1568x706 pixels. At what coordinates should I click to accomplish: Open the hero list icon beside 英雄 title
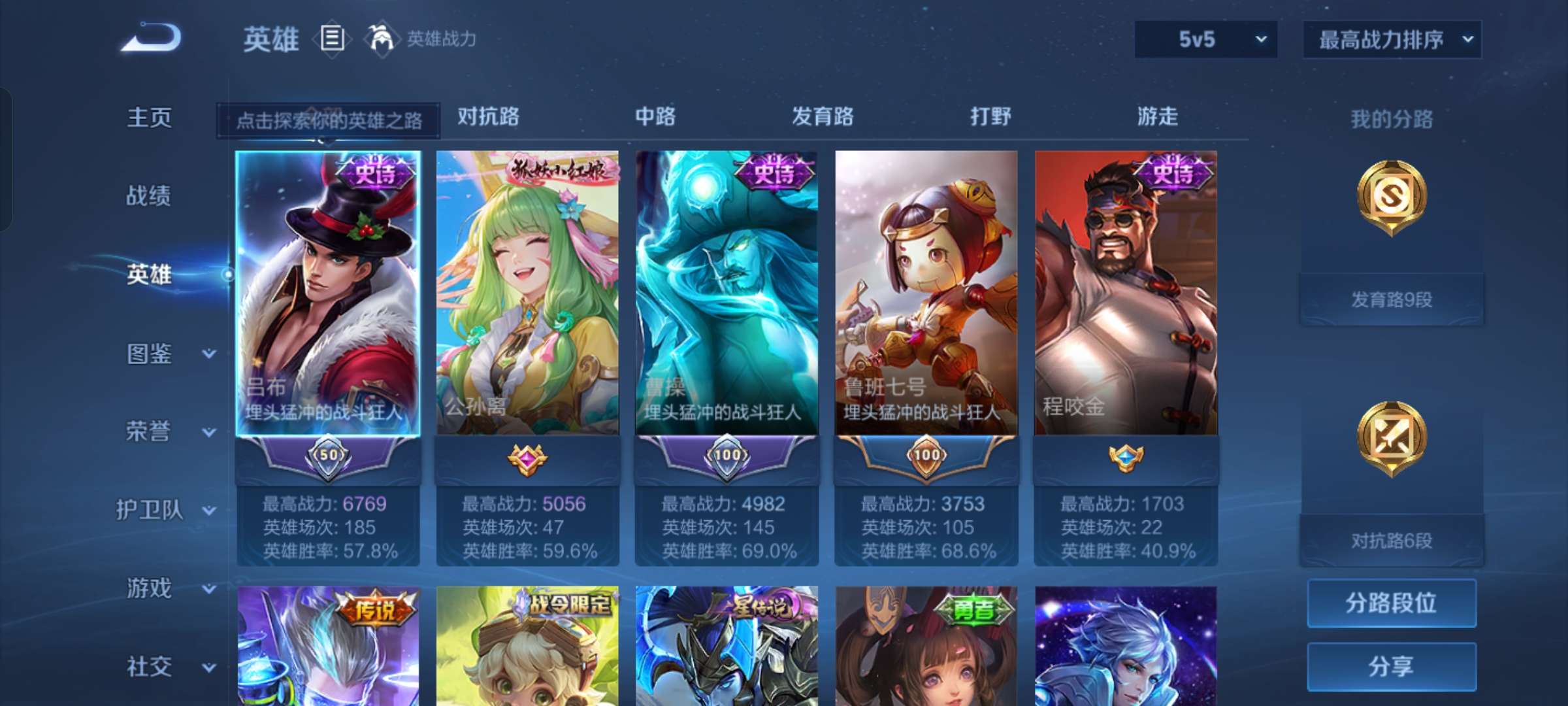[x=332, y=39]
